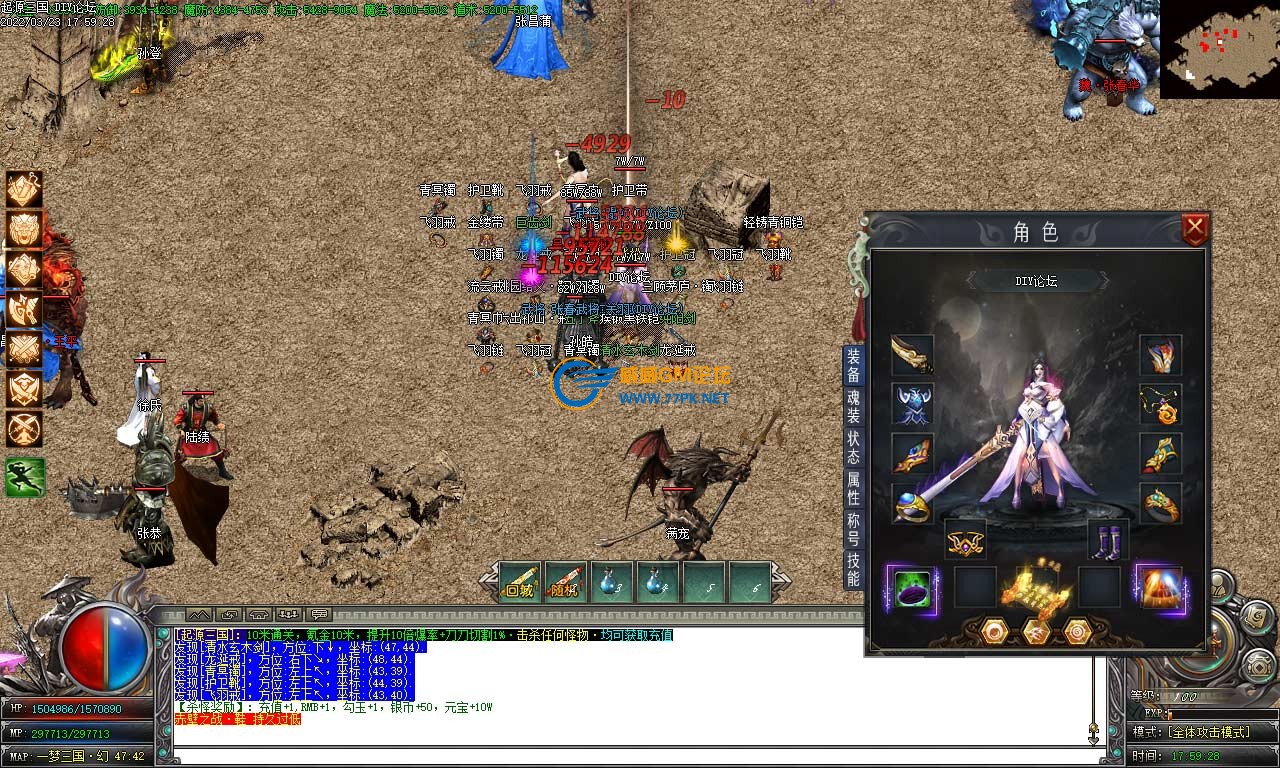Click the speech bubble chat filter button

tap(320, 614)
